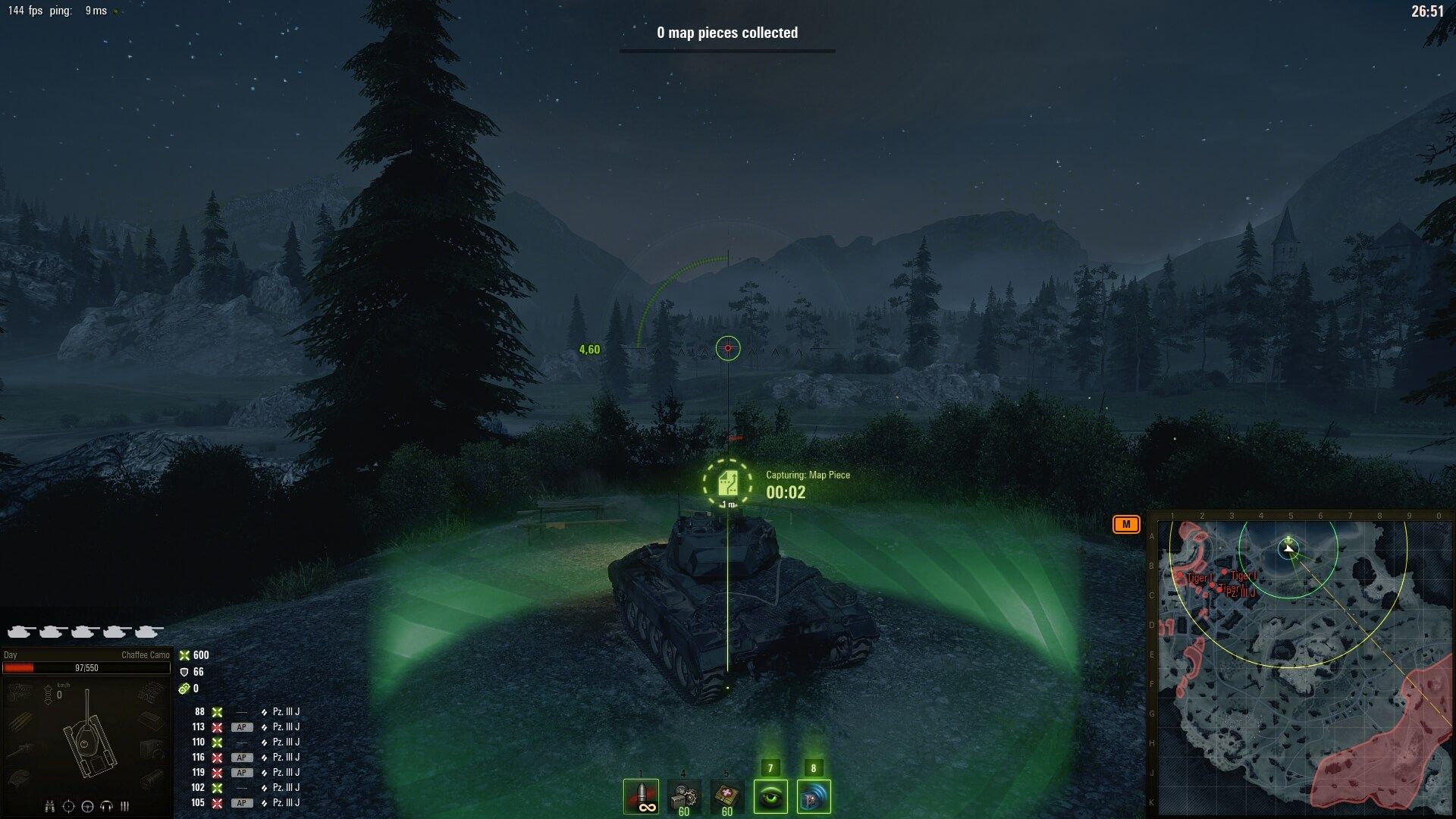1456x819 pixels.
Task: Toggle the consumable highlighted with hotkey 8
Action: 814,796
